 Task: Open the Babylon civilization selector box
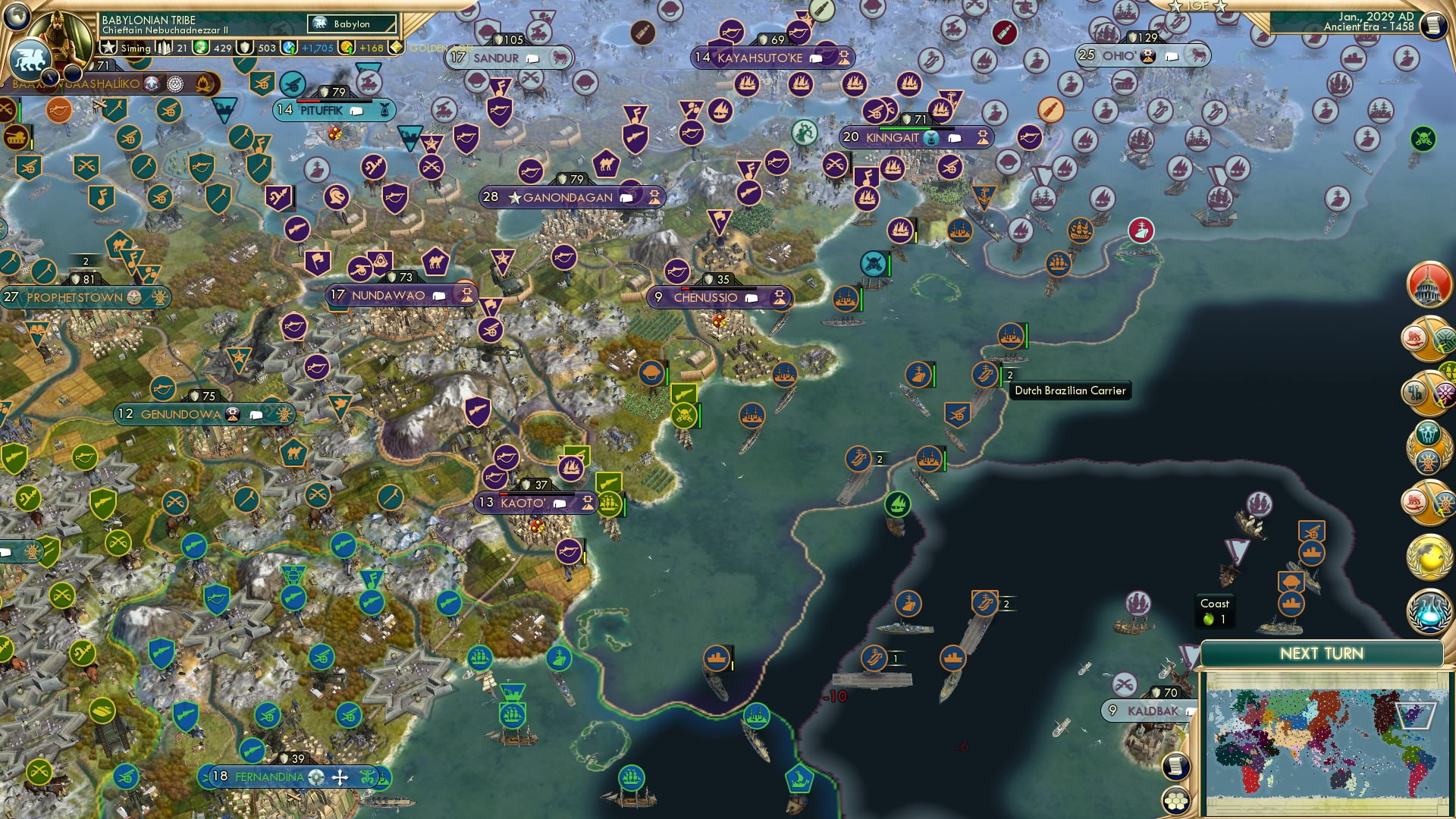(x=351, y=24)
